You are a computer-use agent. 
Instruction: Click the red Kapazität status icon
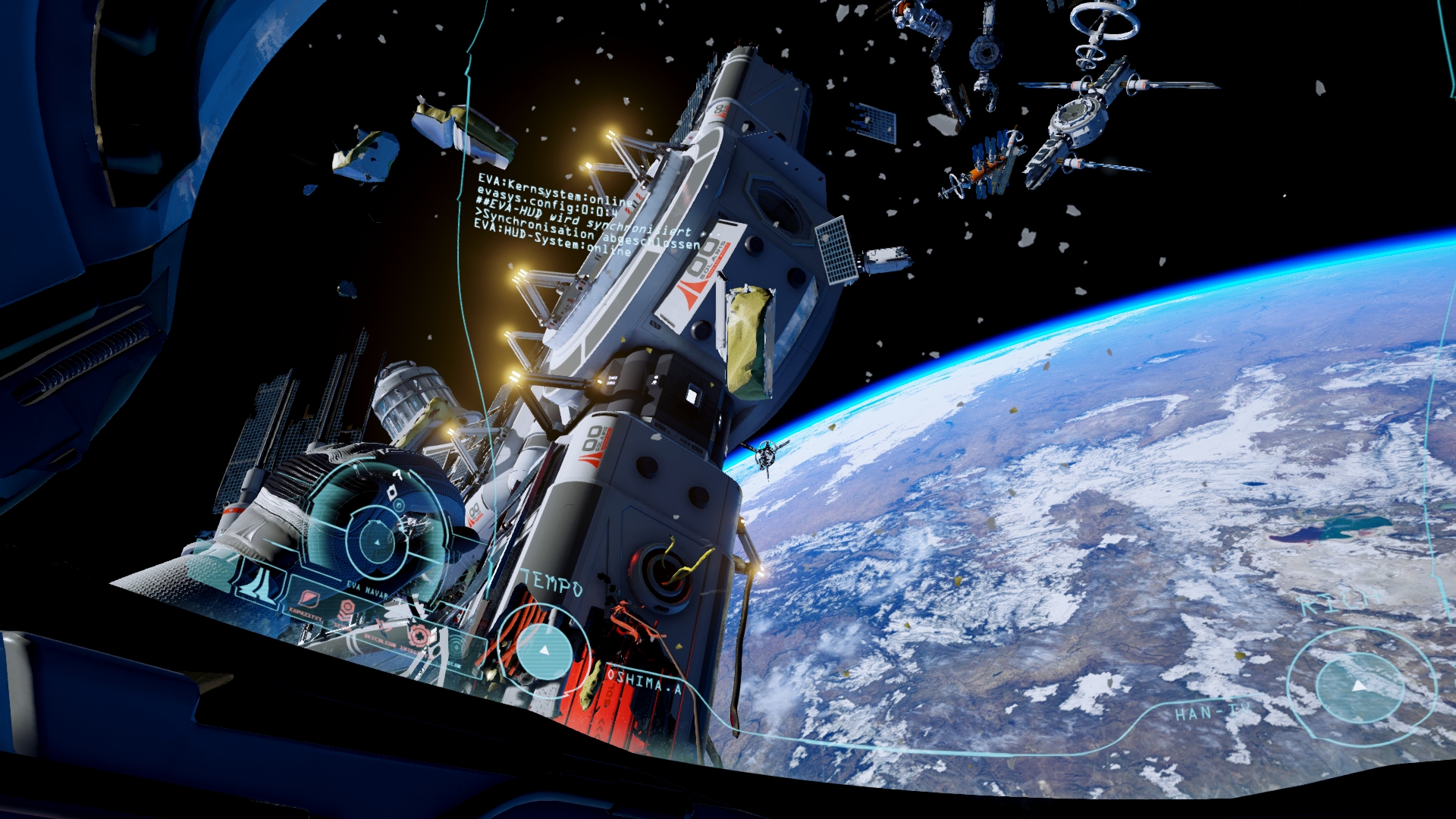tap(309, 600)
